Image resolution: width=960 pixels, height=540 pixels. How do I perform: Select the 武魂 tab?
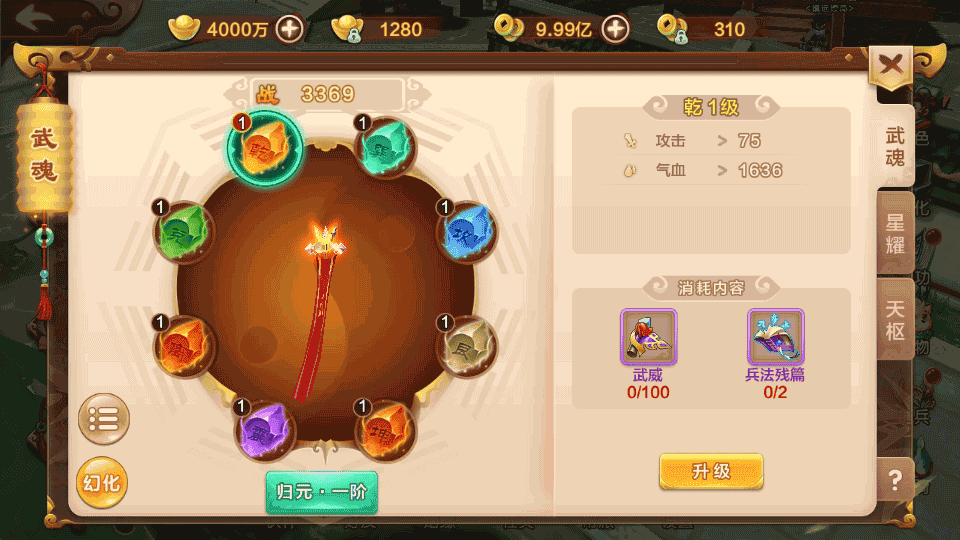(894, 146)
